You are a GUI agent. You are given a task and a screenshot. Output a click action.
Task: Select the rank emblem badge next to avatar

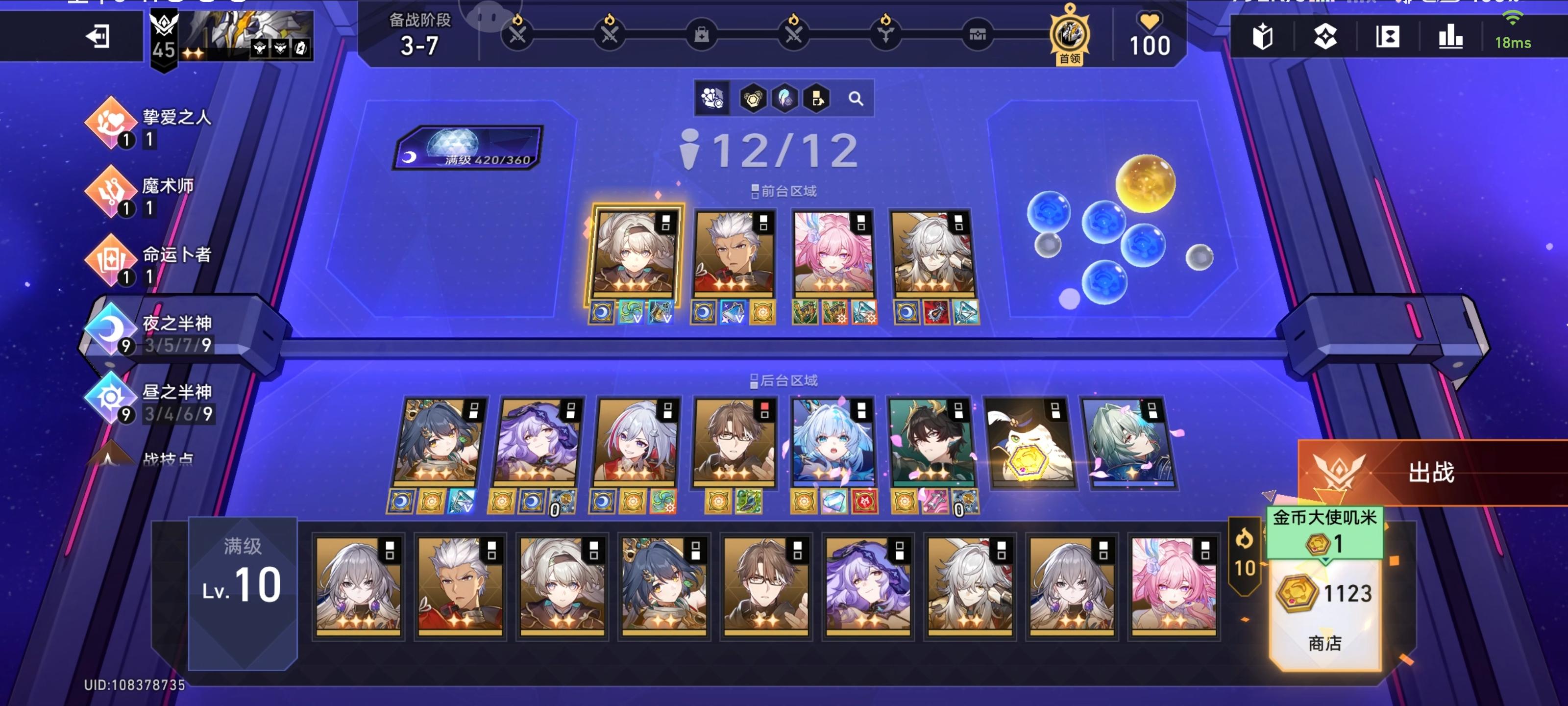[x=163, y=33]
